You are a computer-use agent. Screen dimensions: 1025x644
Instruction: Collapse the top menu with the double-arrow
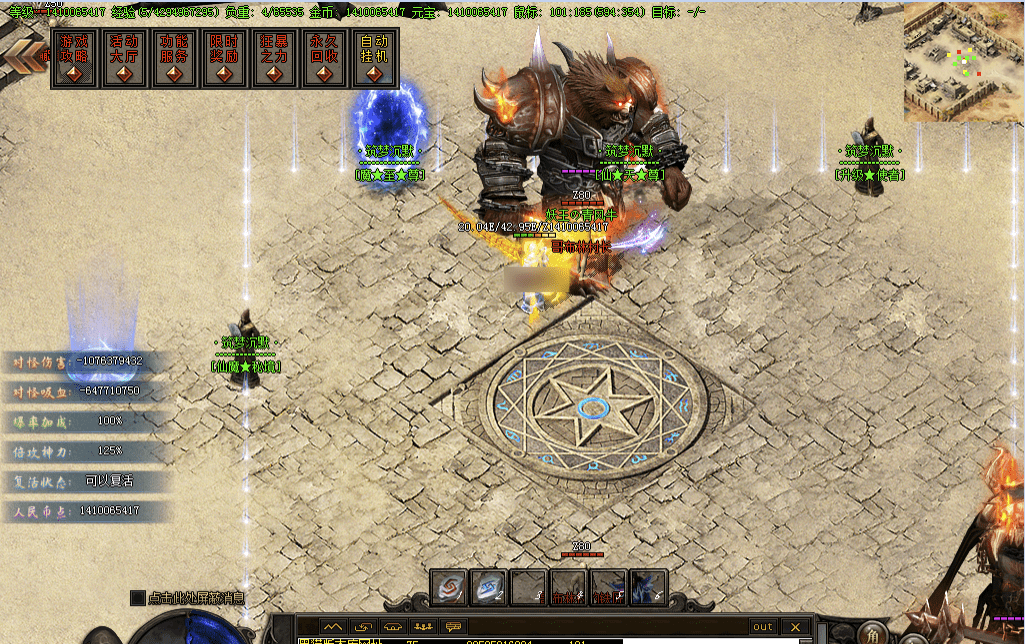[x=22, y=56]
